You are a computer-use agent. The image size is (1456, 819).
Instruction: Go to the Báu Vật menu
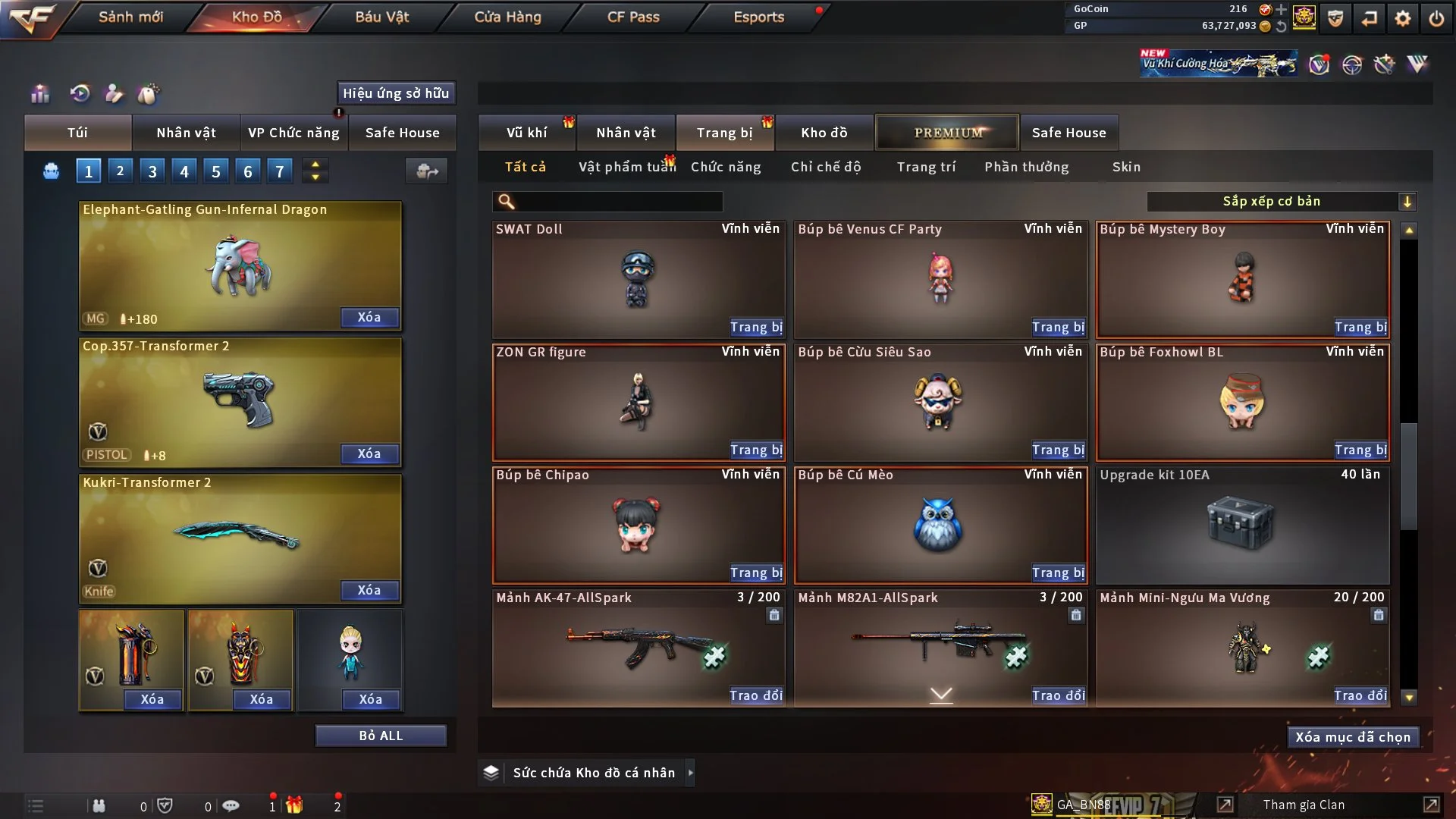tap(381, 17)
